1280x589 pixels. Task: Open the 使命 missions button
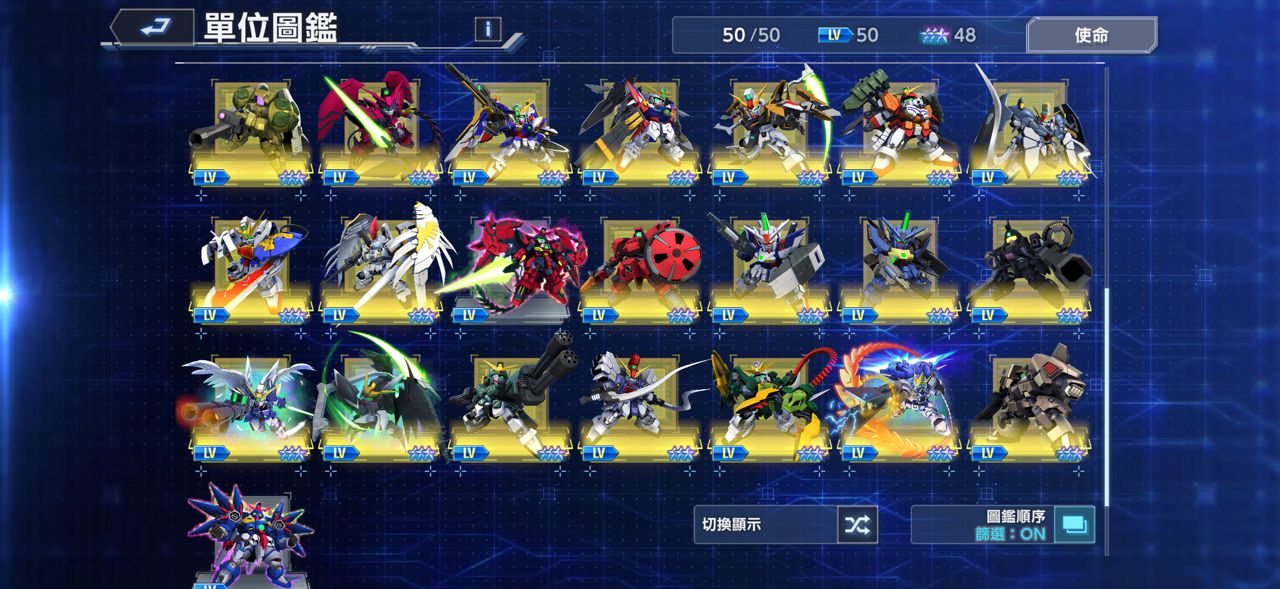point(1091,35)
